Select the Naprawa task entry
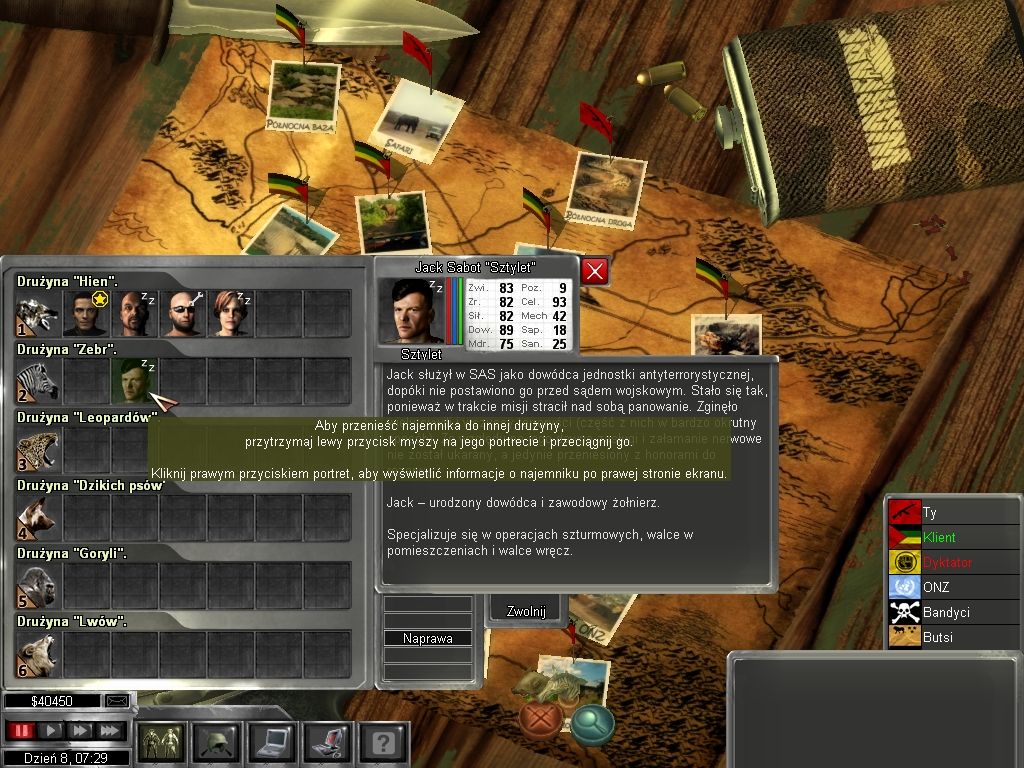The image size is (1024, 768). point(428,638)
